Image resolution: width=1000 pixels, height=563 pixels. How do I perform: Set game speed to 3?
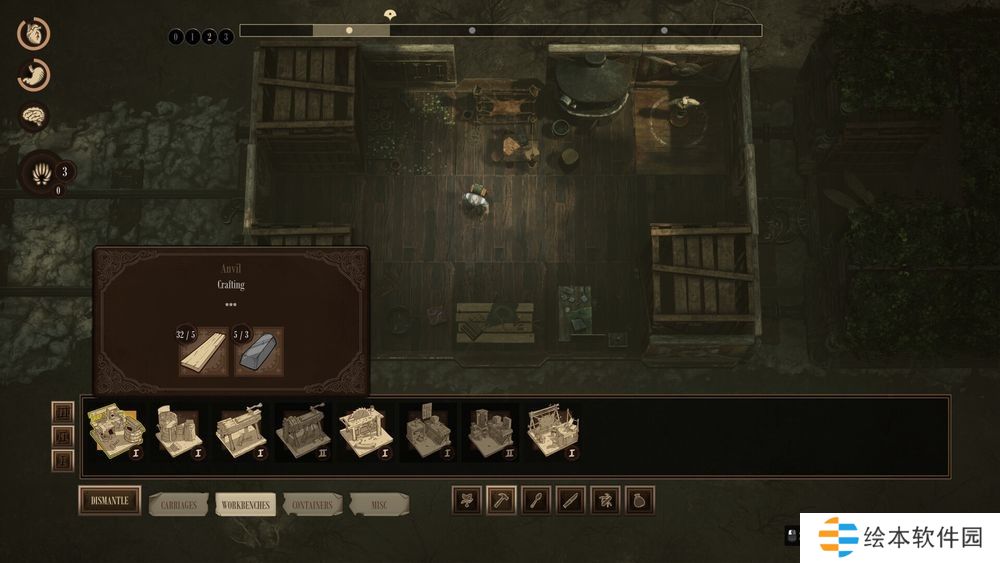pos(225,37)
